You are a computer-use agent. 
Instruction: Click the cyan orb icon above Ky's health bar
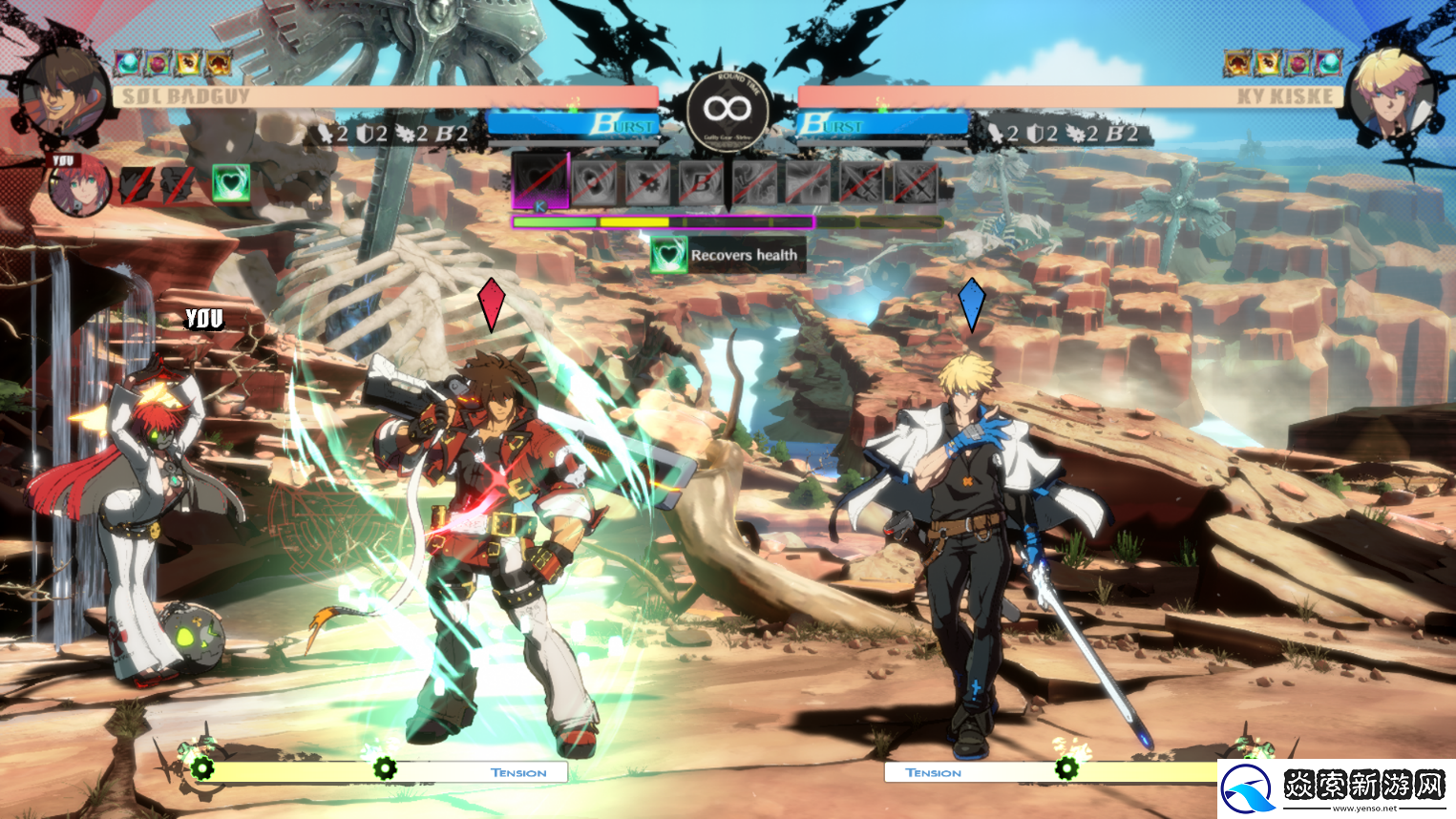(1328, 64)
